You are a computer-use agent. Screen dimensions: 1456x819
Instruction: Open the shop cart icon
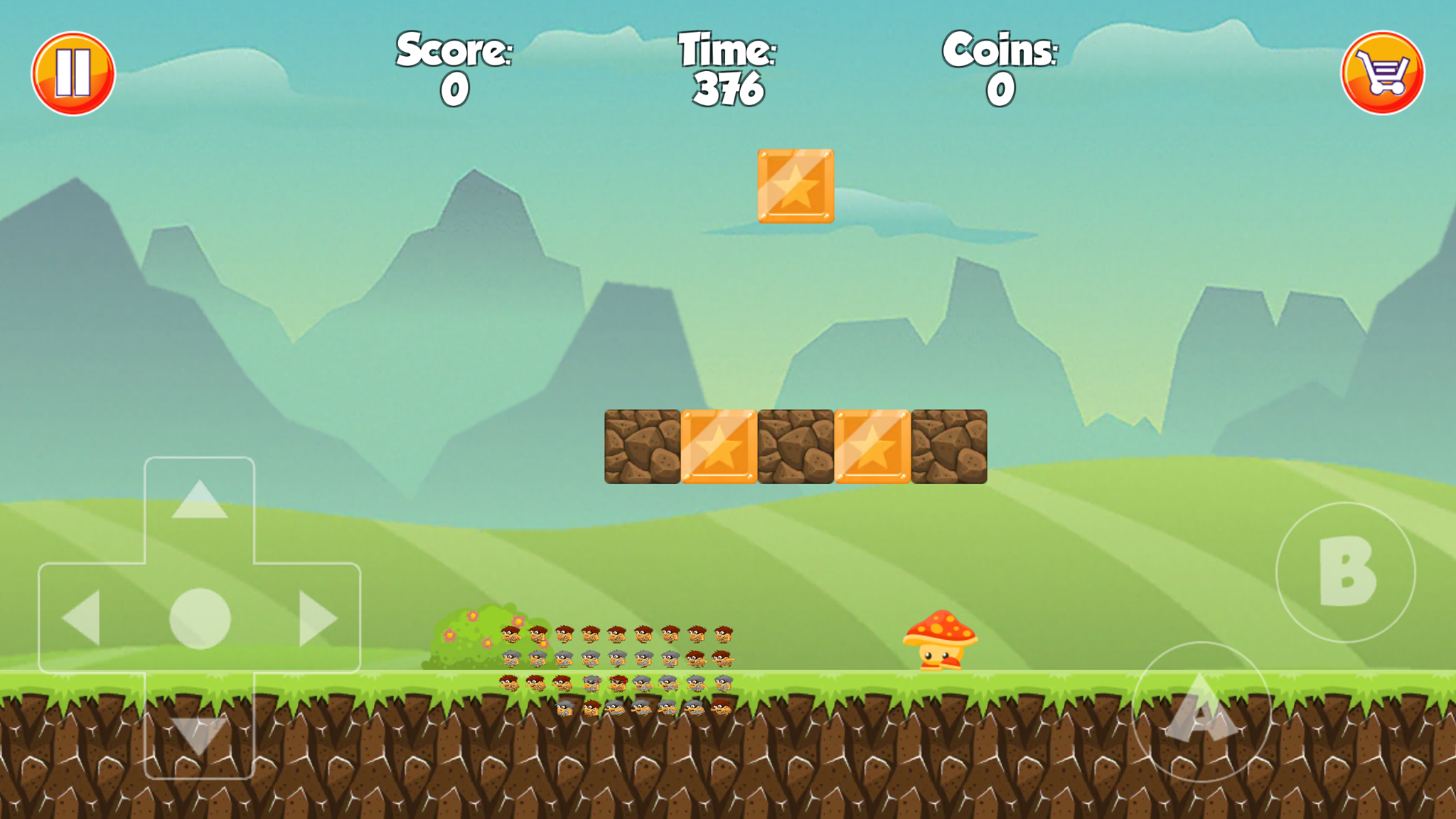(x=1382, y=73)
